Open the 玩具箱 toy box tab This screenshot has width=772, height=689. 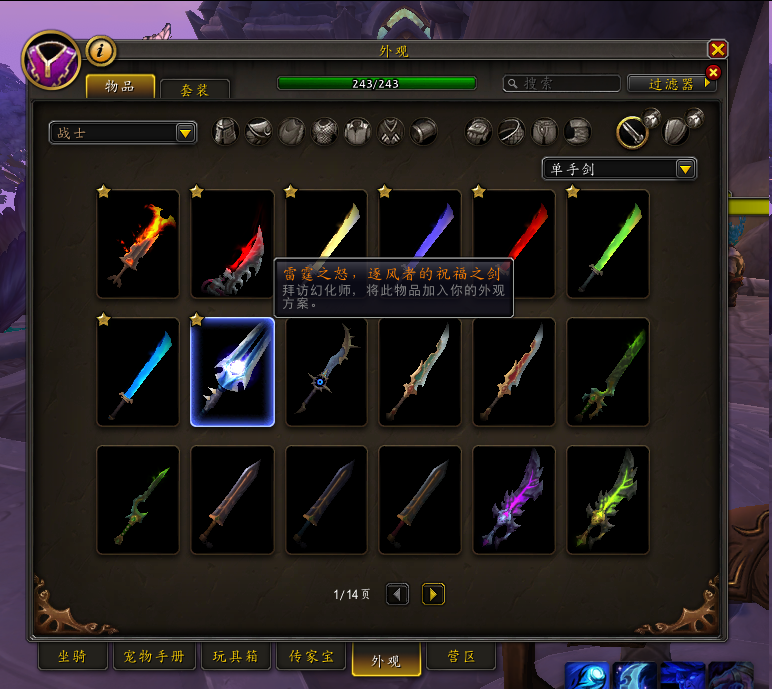[236, 657]
